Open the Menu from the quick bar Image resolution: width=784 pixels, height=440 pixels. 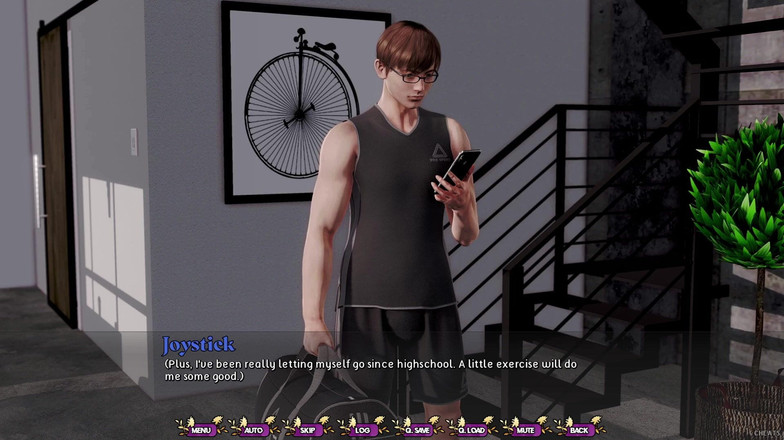(x=202, y=429)
